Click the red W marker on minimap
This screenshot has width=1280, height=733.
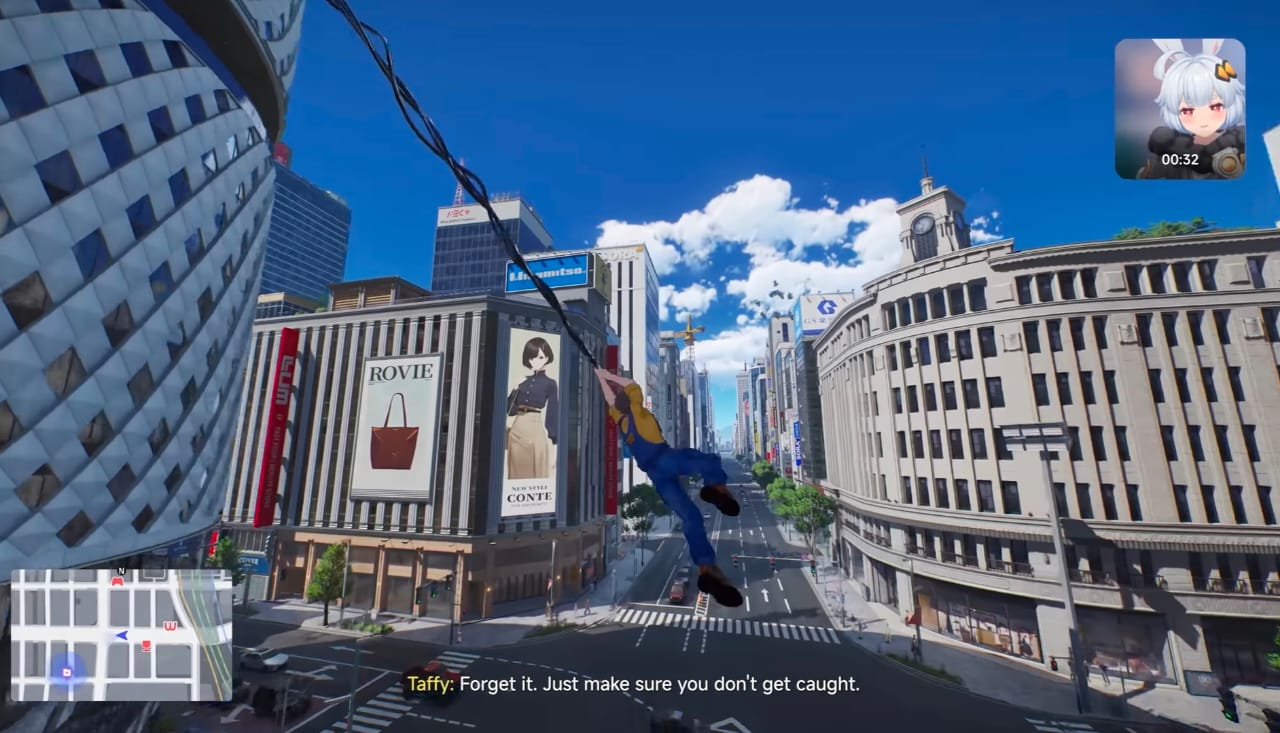coord(169,627)
